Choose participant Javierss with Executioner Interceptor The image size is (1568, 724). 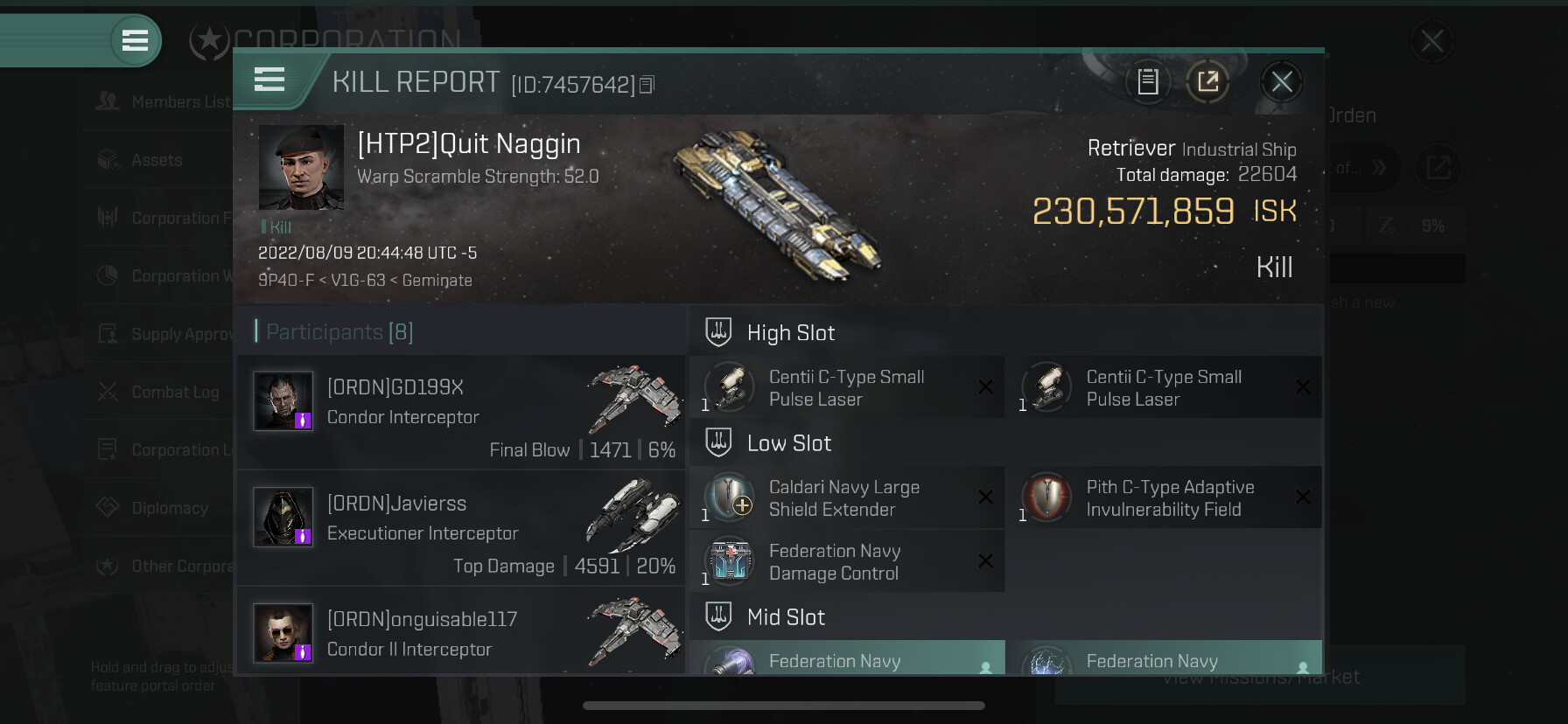461,527
